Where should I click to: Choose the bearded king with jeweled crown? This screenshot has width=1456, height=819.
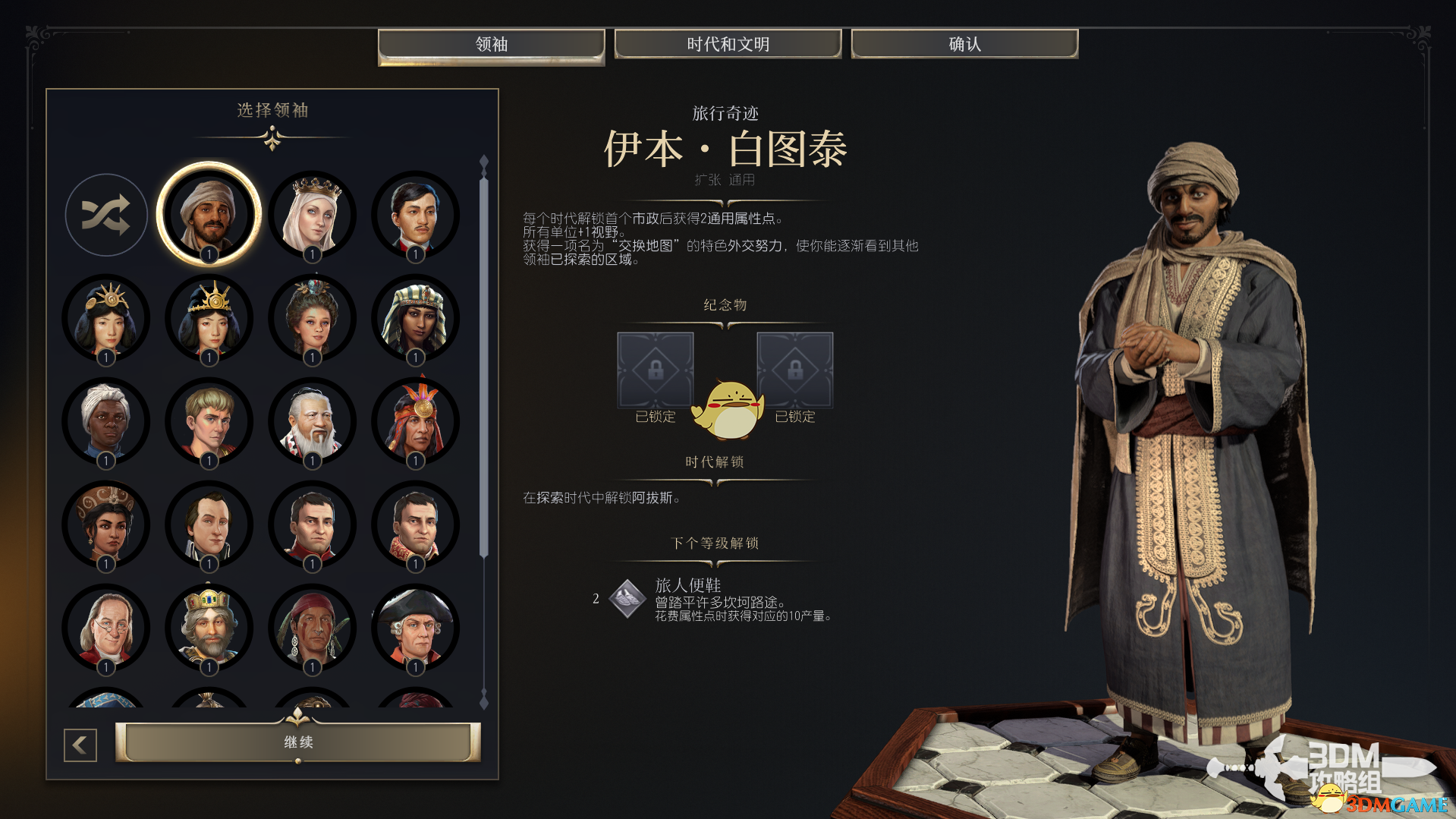click(x=209, y=627)
